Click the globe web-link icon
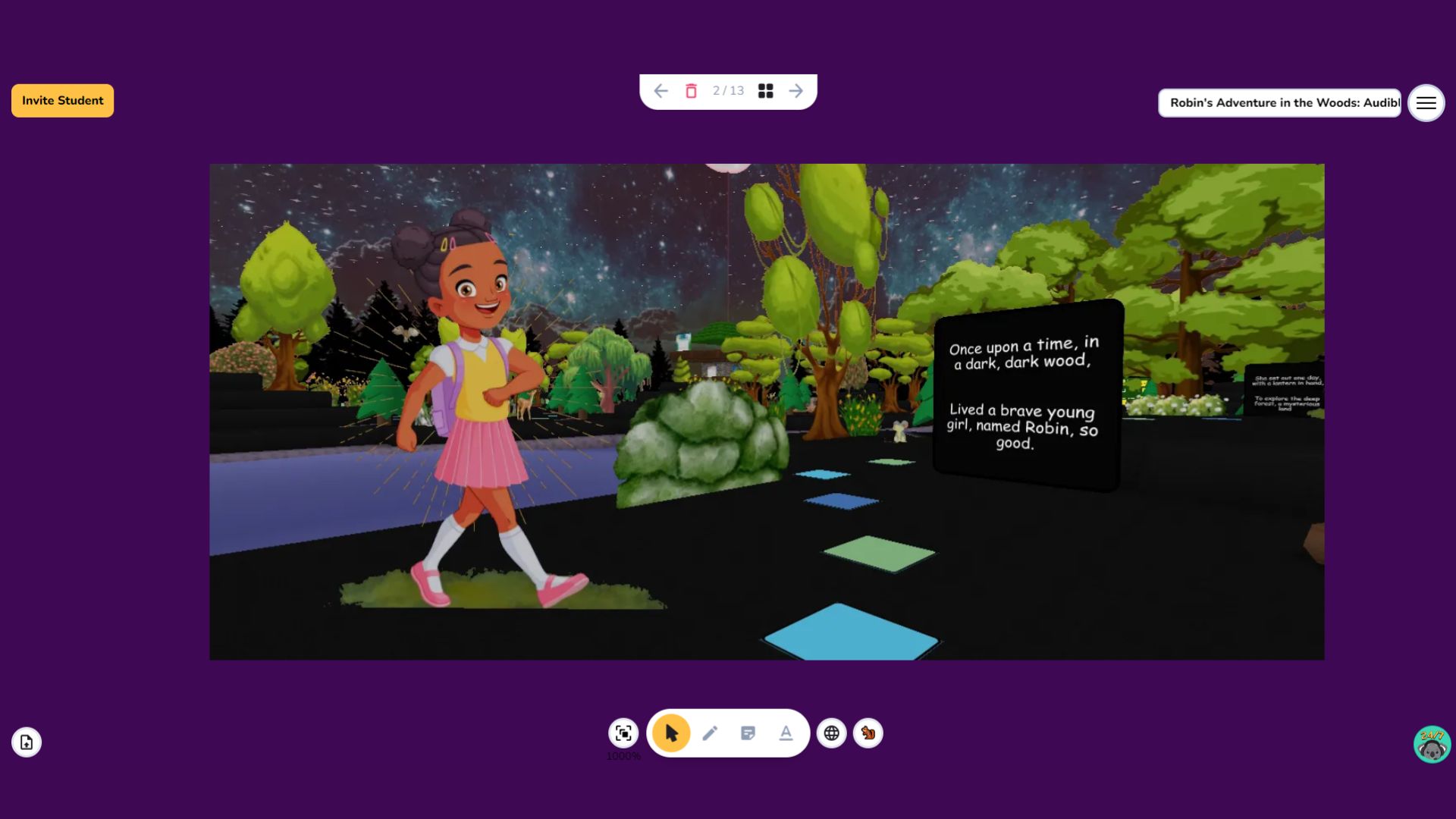Viewport: 1456px width, 819px height. (831, 733)
